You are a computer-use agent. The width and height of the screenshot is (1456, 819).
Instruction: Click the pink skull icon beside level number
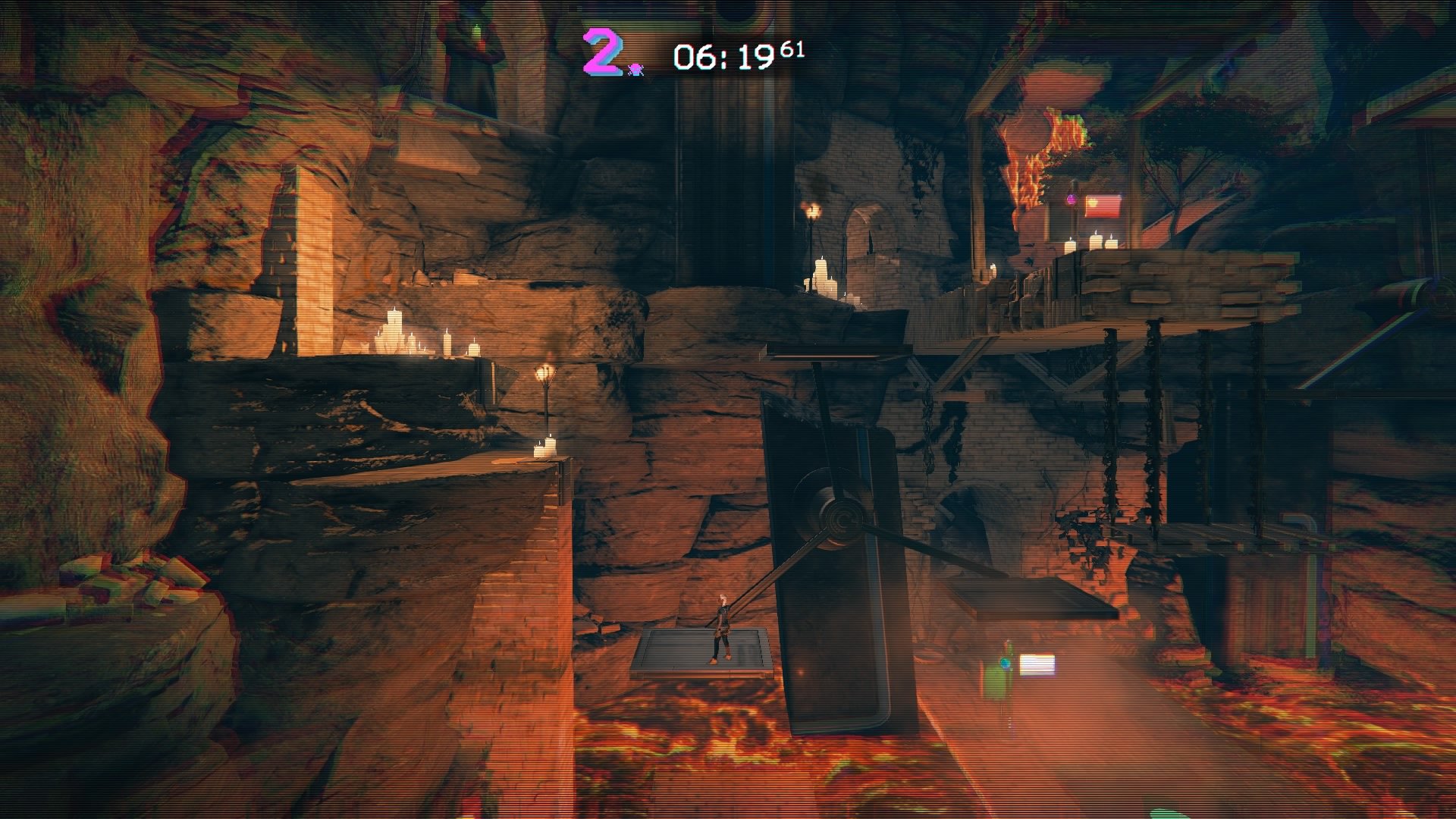pos(635,70)
